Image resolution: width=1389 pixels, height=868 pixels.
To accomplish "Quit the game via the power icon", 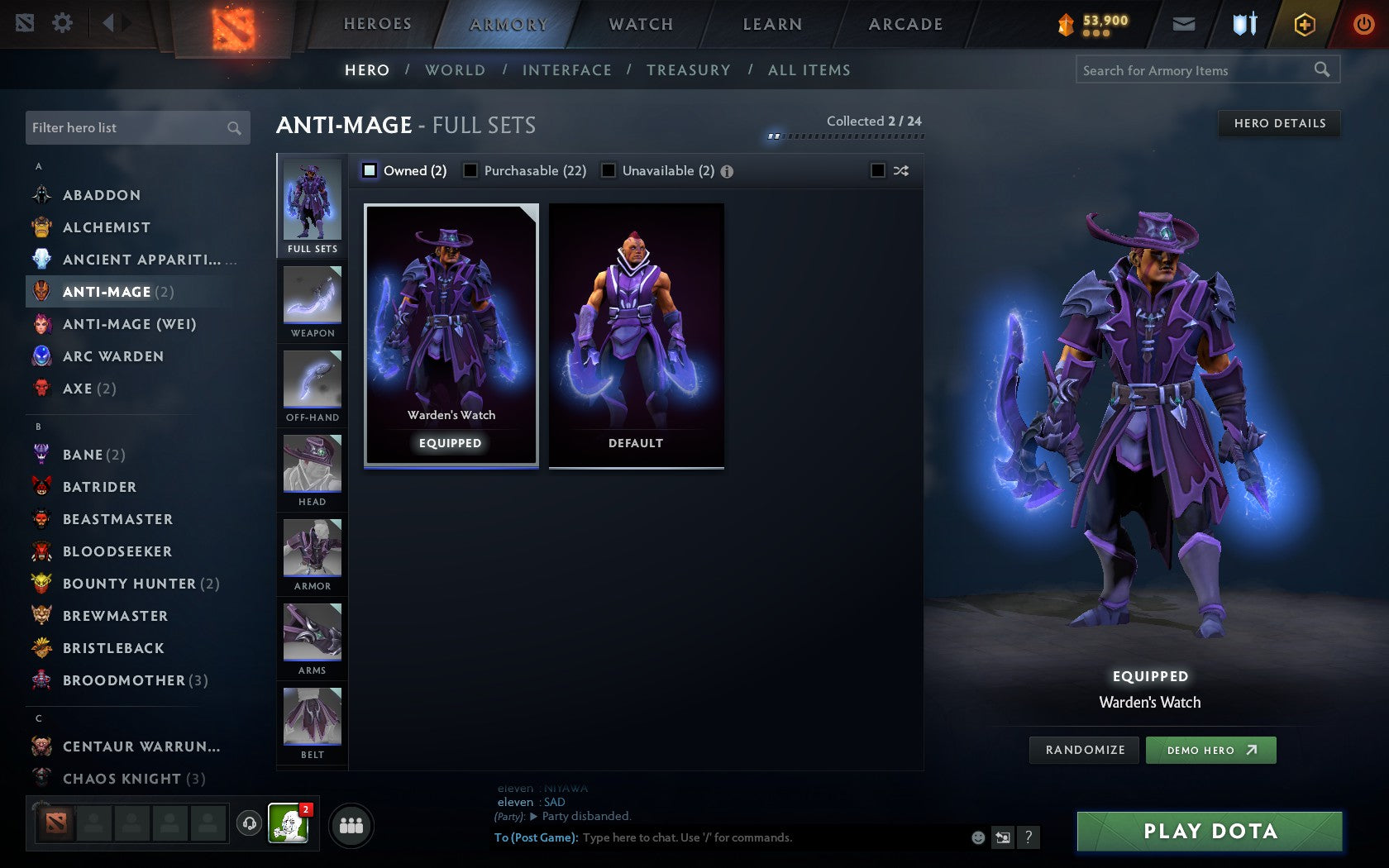I will tap(1363, 24).
